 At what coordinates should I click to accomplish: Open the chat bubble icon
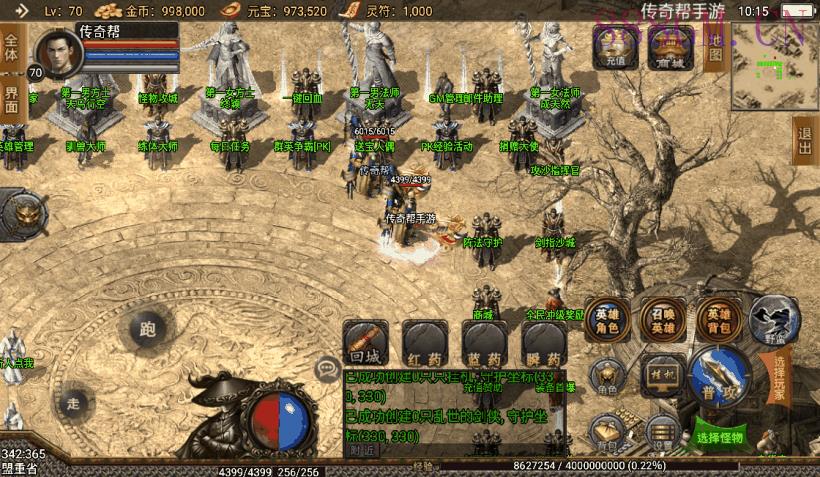[326, 369]
